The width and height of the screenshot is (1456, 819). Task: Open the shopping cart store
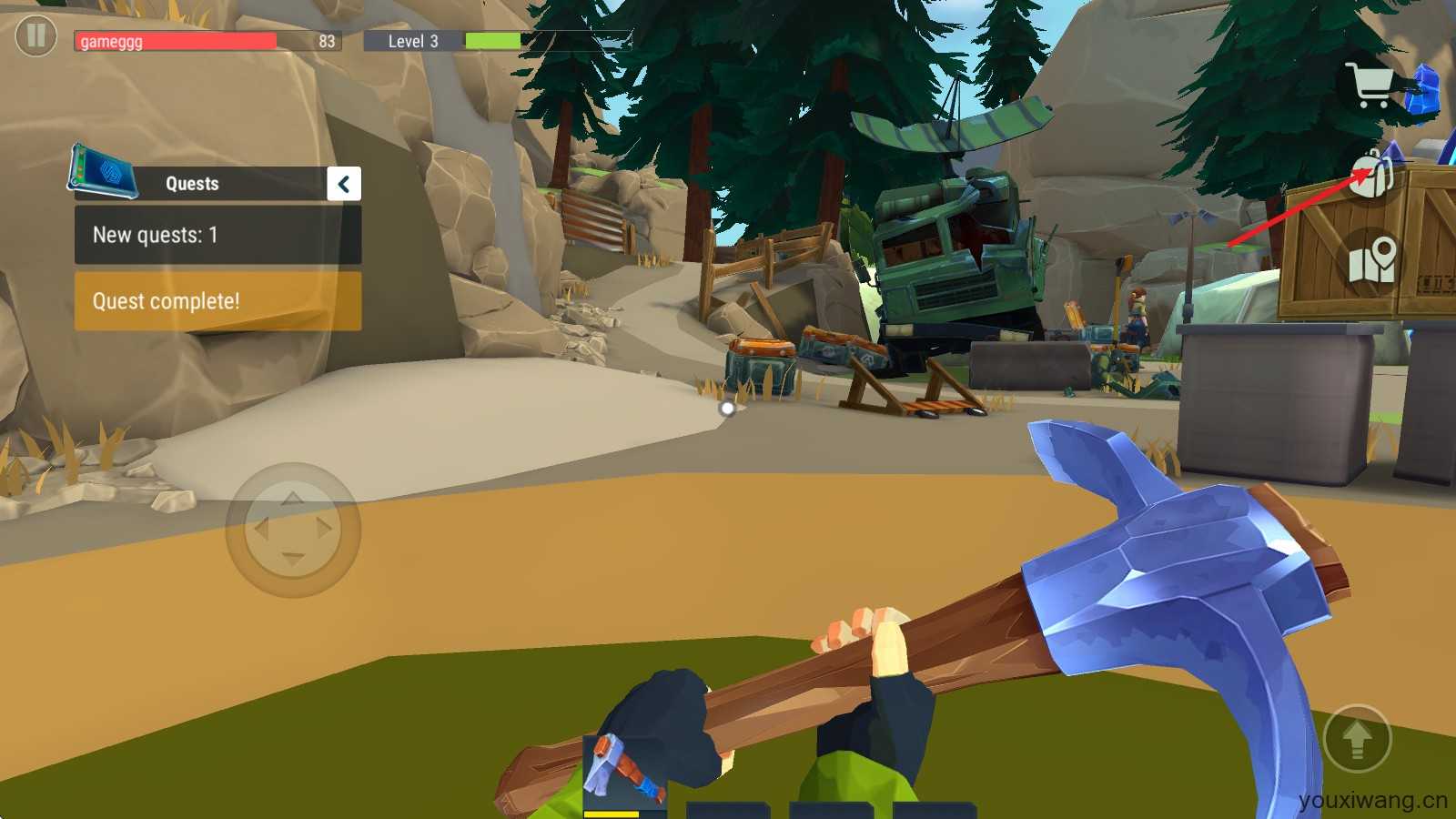(x=1372, y=85)
